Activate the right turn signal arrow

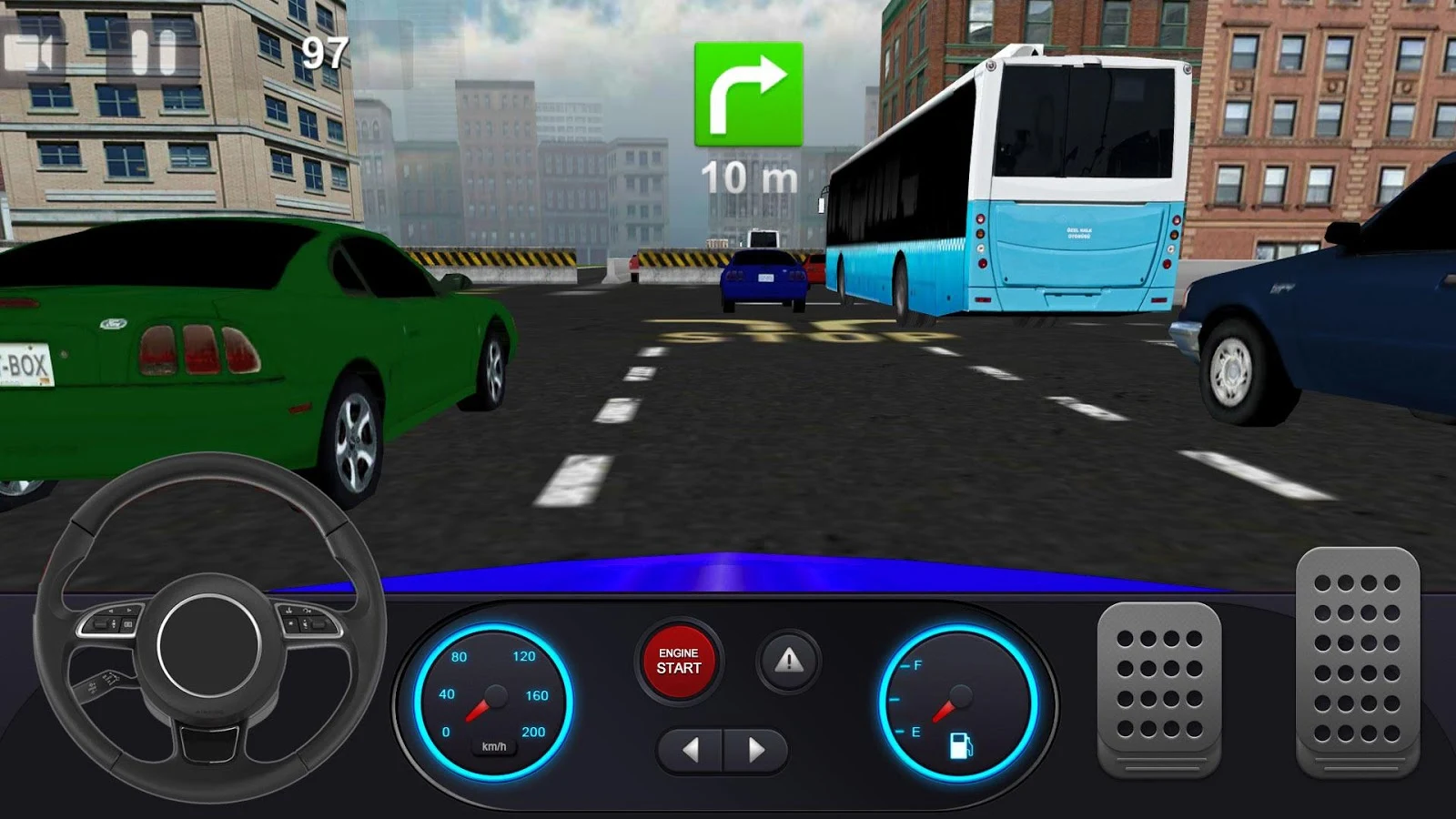(x=755, y=750)
